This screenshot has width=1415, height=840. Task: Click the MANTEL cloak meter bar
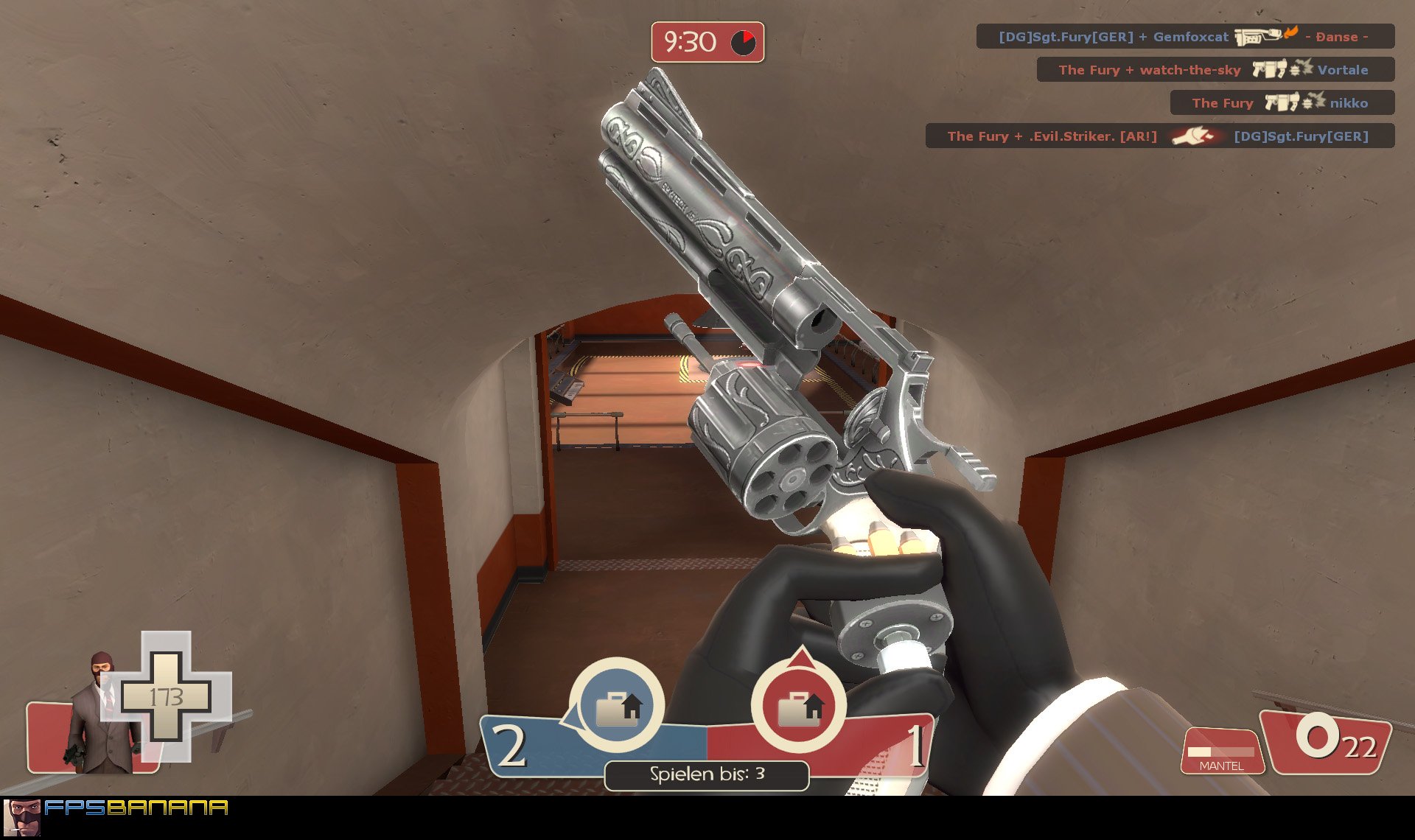(1221, 752)
